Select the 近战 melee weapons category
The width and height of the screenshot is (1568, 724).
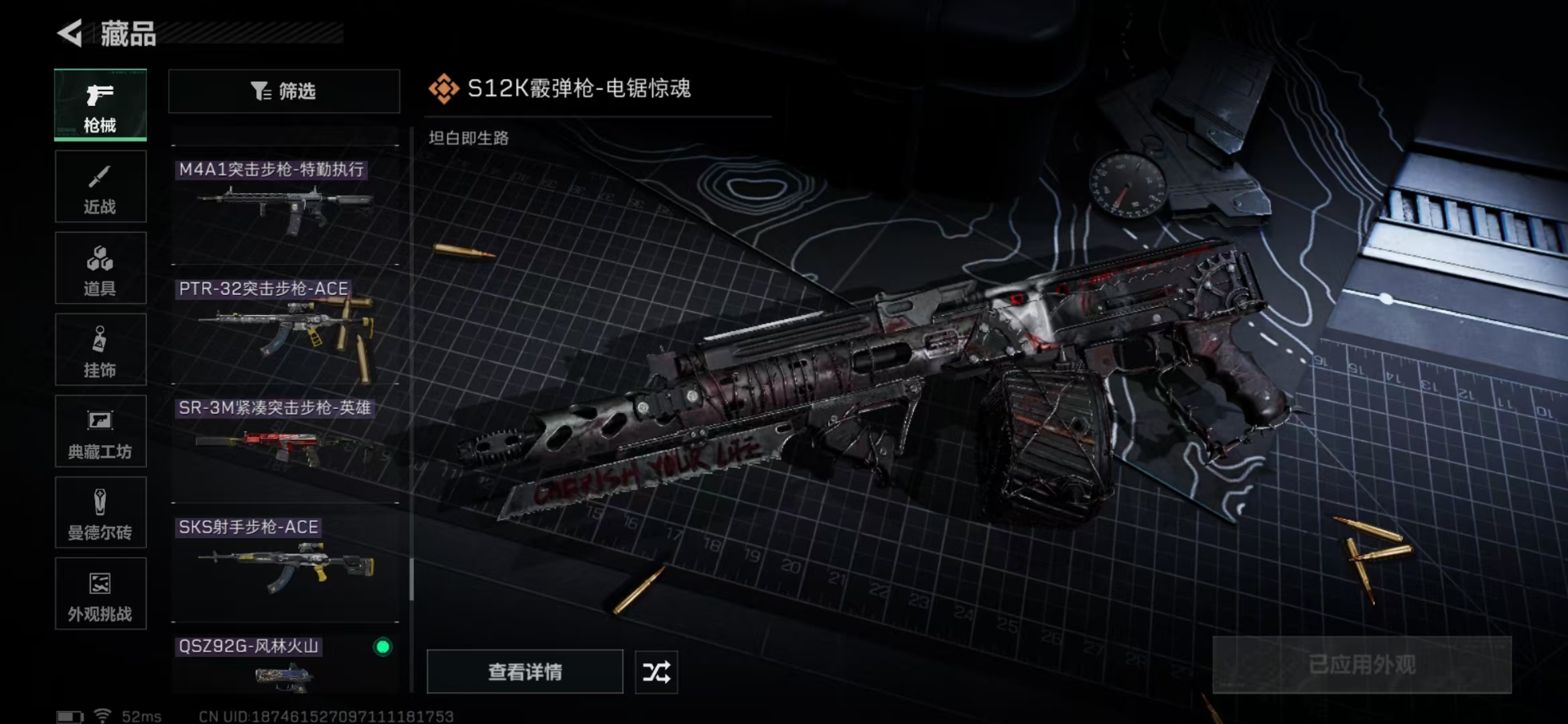pyautogui.click(x=100, y=186)
